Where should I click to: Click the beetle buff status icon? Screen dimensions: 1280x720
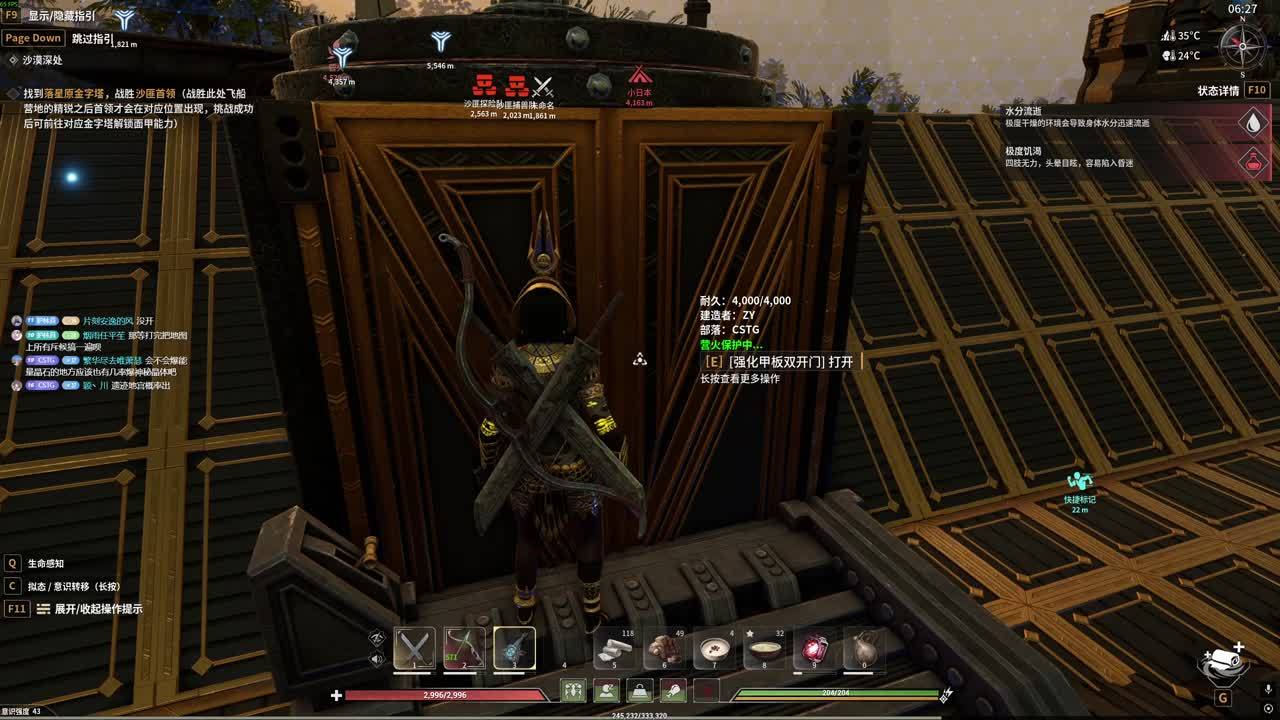pyautogui.click(x=573, y=690)
